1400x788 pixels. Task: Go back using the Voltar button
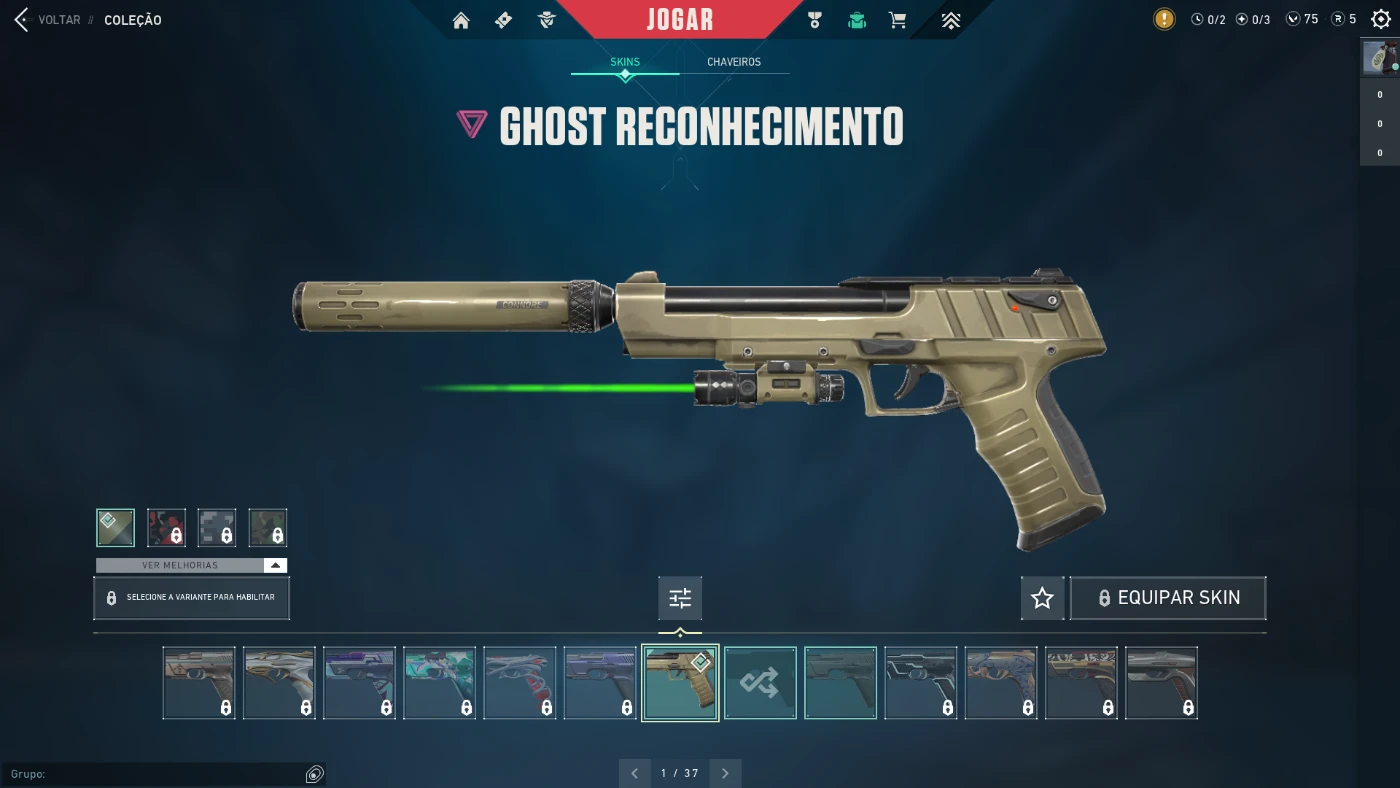(x=50, y=20)
